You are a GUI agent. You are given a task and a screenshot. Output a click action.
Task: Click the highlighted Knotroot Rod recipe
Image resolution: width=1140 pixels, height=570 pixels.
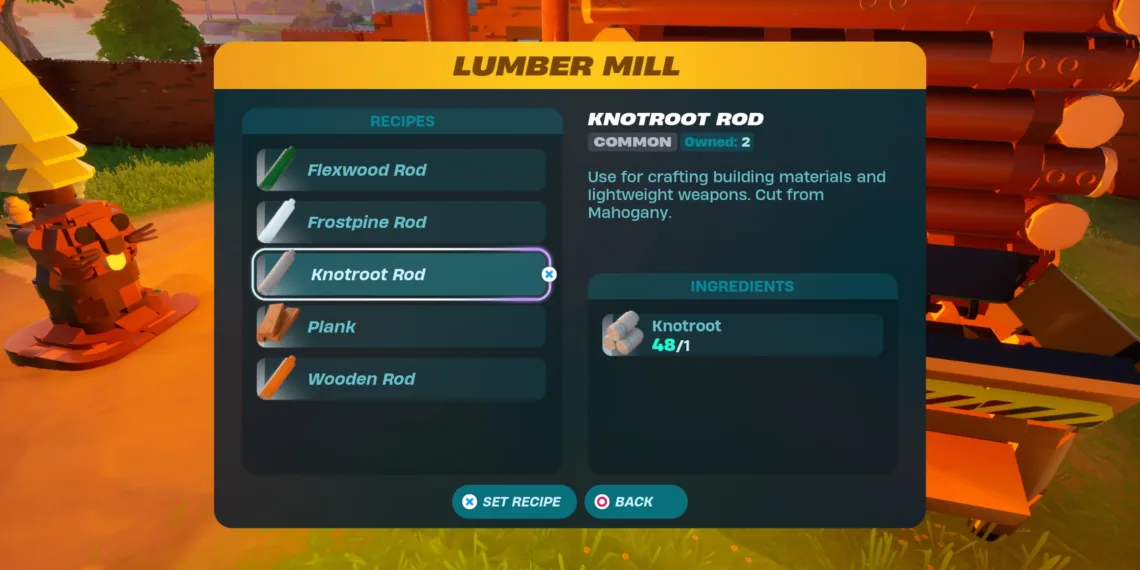pos(401,274)
